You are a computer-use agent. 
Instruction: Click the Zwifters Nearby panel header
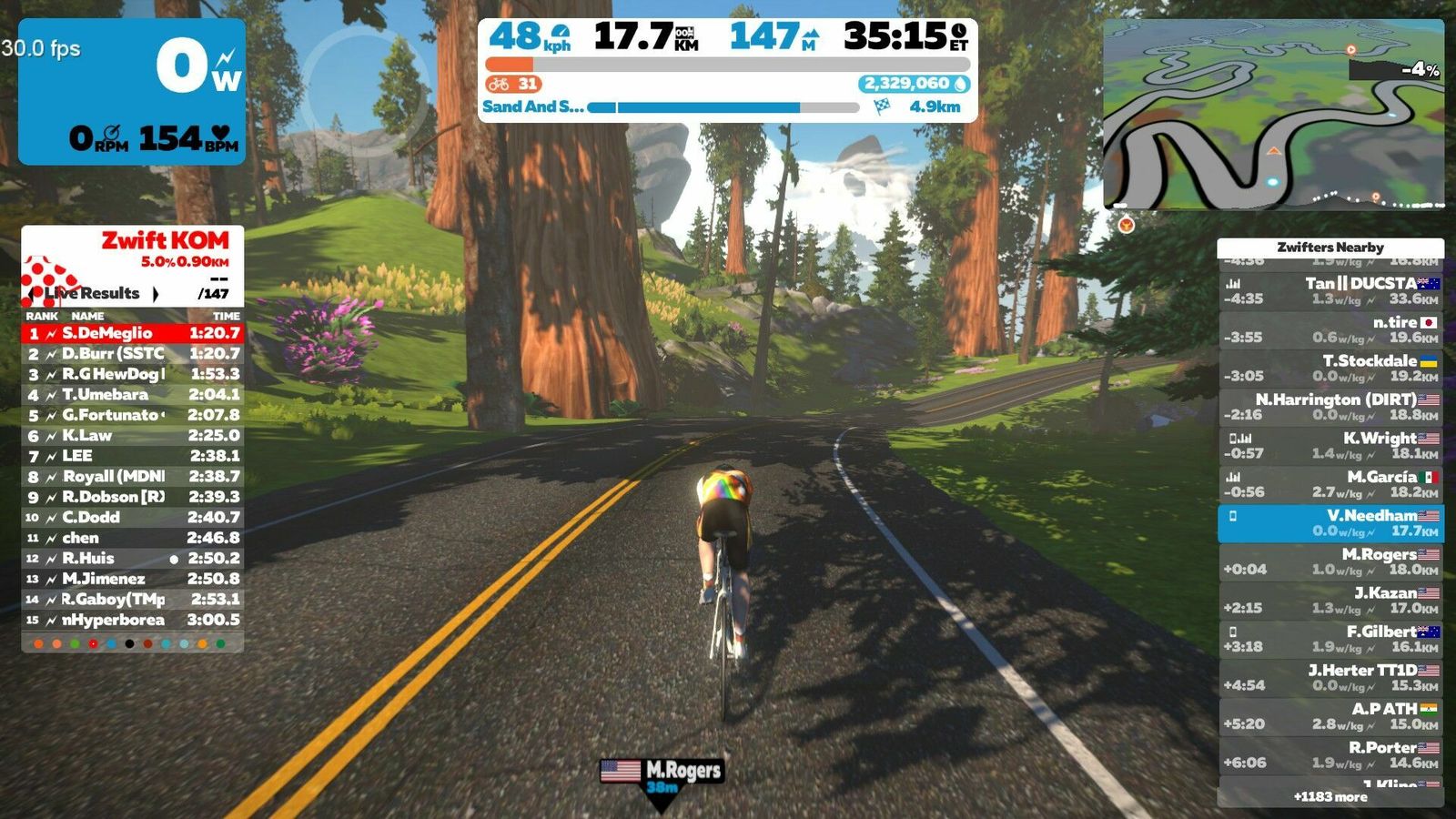tap(1330, 248)
